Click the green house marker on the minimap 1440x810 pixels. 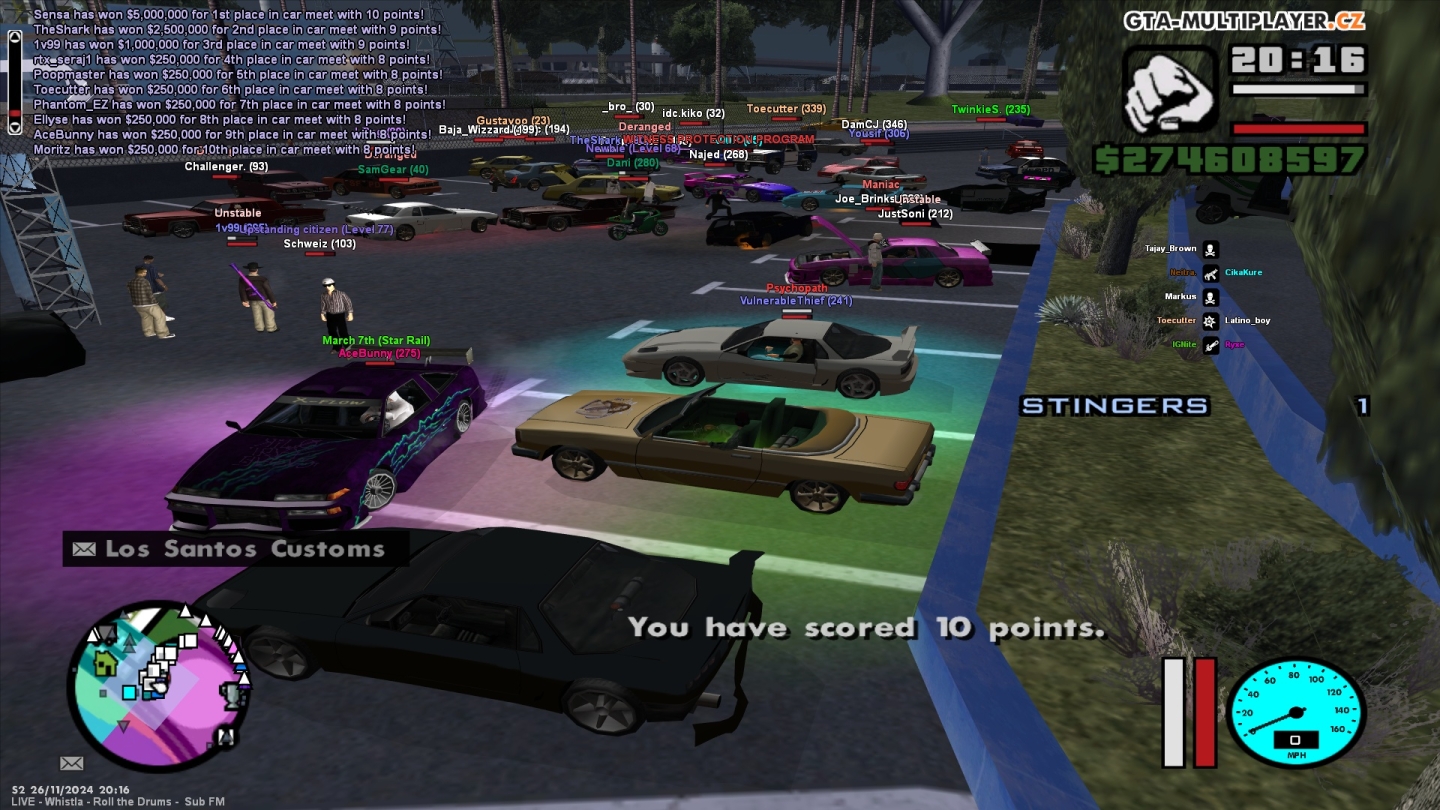(105, 661)
